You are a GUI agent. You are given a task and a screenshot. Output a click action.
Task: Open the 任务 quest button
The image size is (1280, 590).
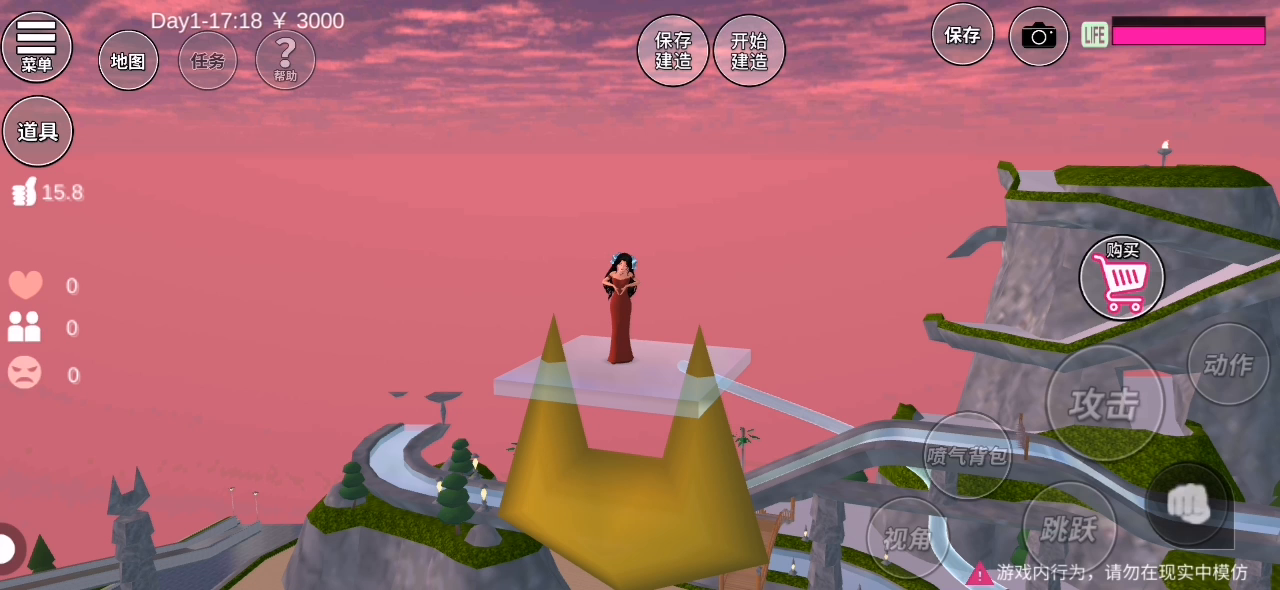208,60
